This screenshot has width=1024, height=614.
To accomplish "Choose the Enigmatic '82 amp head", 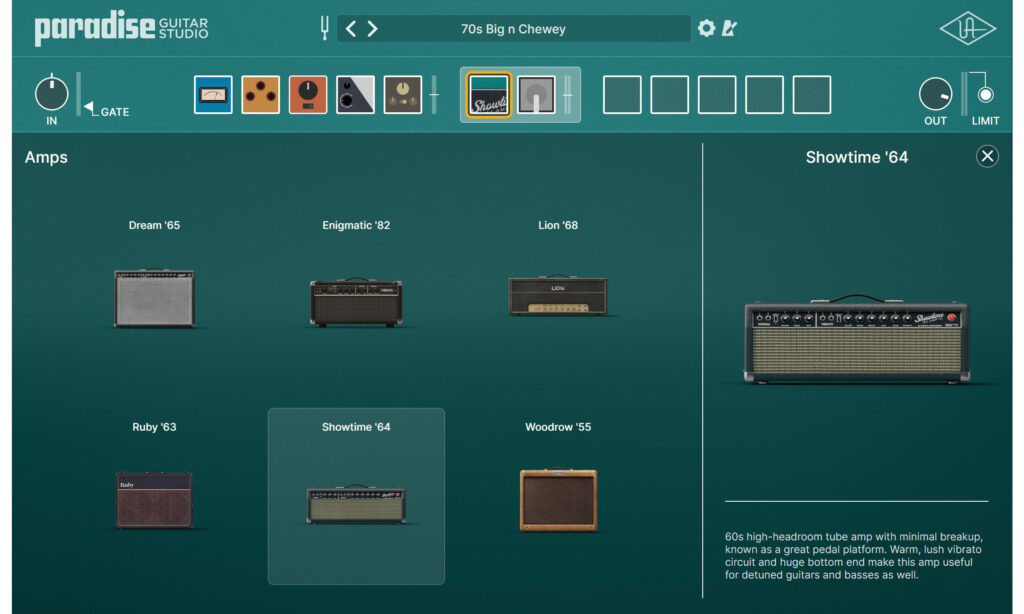I will click(x=356, y=301).
